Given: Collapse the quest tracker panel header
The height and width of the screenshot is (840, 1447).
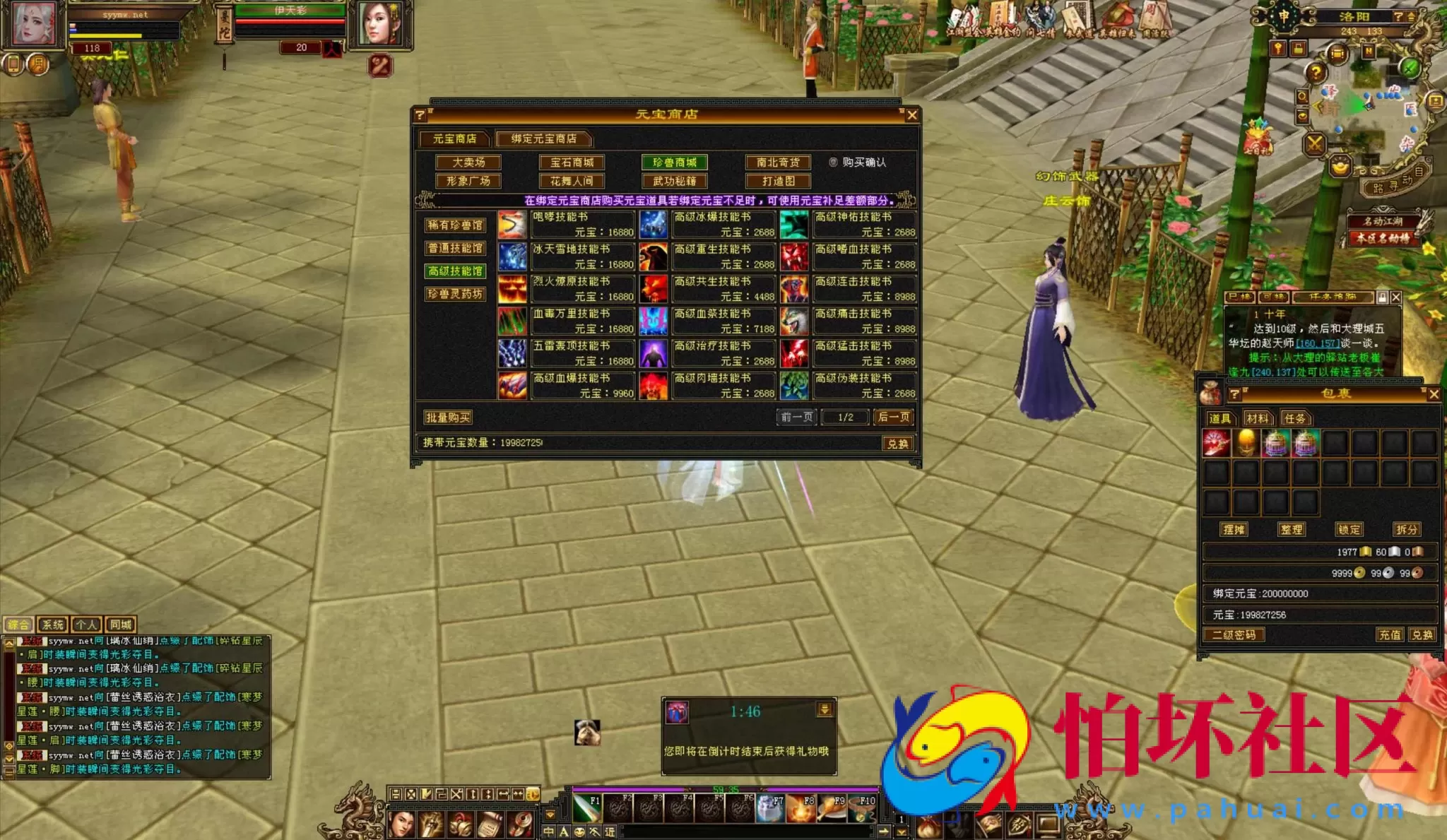Looking at the screenshot, I should coord(1333,298).
